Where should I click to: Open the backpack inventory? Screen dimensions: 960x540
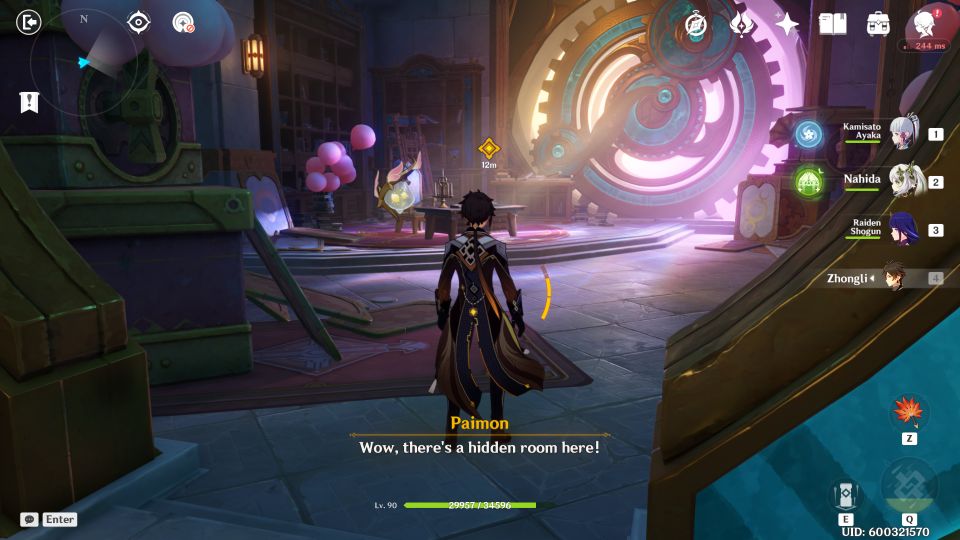(x=878, y=24)
